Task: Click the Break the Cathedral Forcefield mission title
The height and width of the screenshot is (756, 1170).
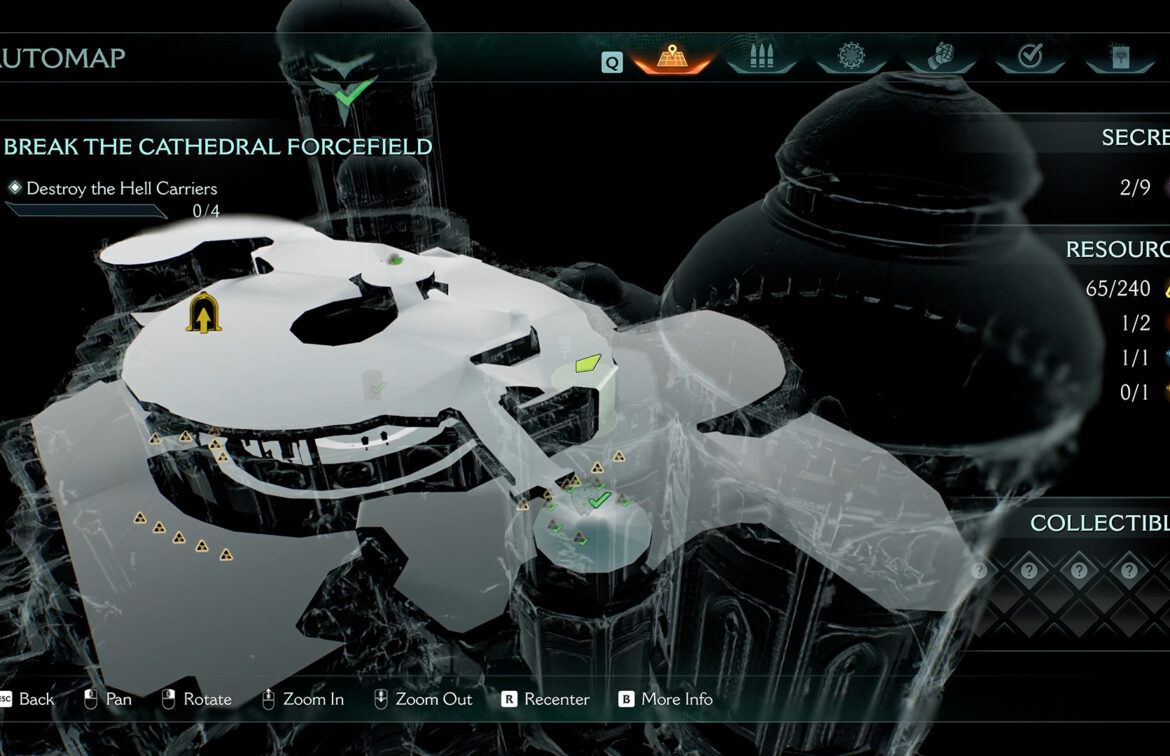Action: tap(218, 147)
